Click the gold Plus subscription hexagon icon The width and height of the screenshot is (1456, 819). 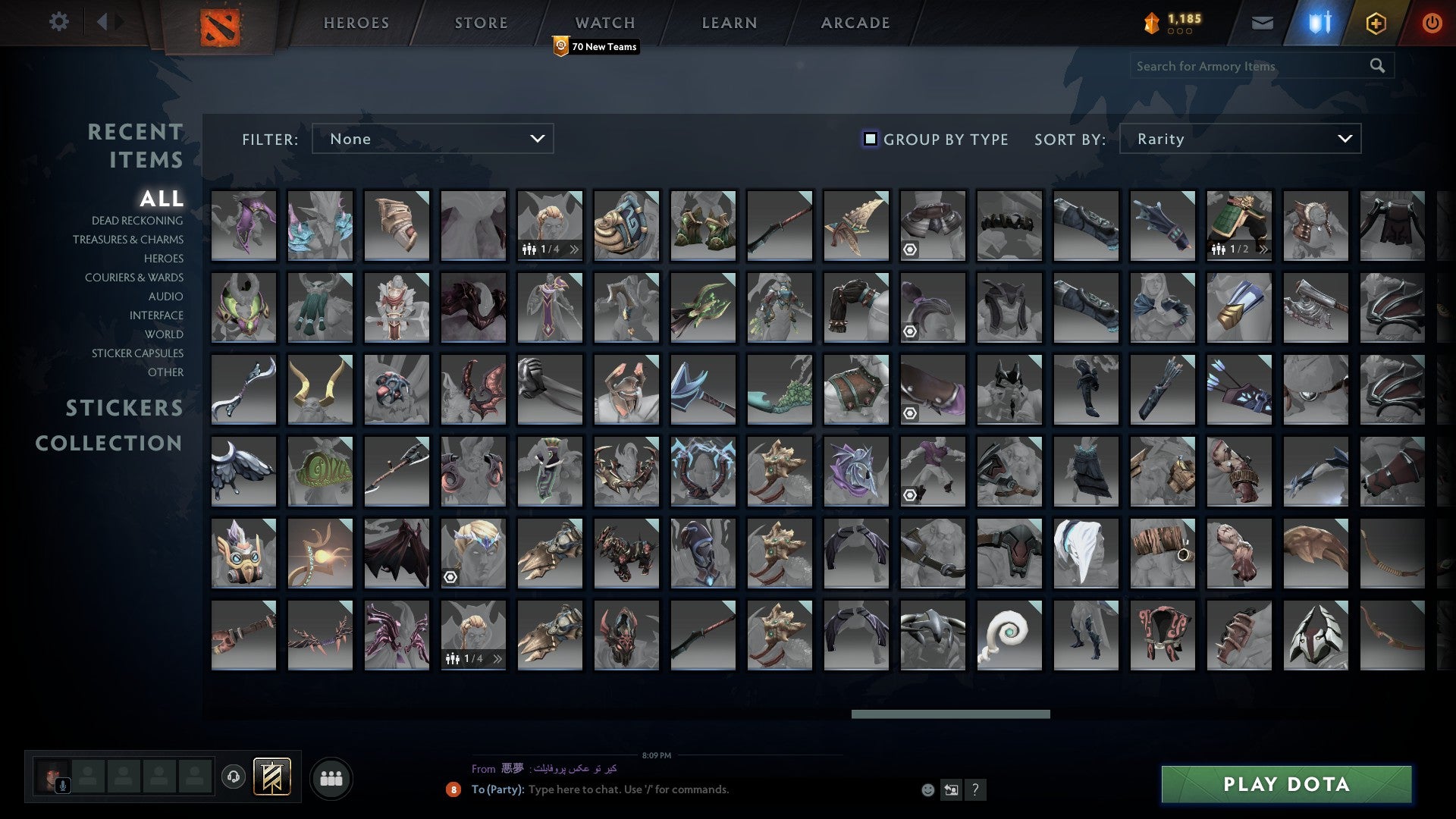1376,22
